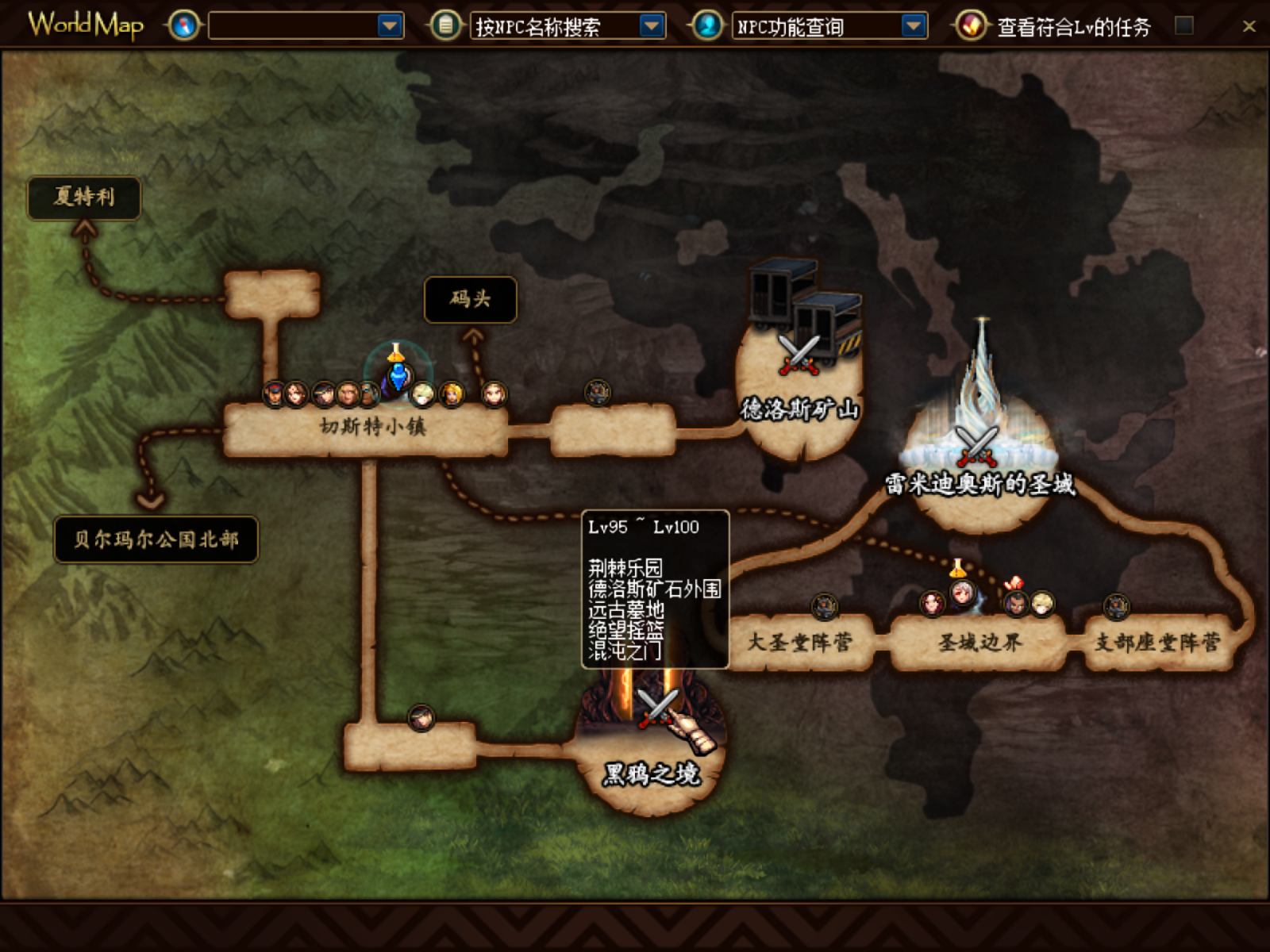Go to the 夏特利 map exit
This screenshot has height=952, width=1270.
click(84, 197)
